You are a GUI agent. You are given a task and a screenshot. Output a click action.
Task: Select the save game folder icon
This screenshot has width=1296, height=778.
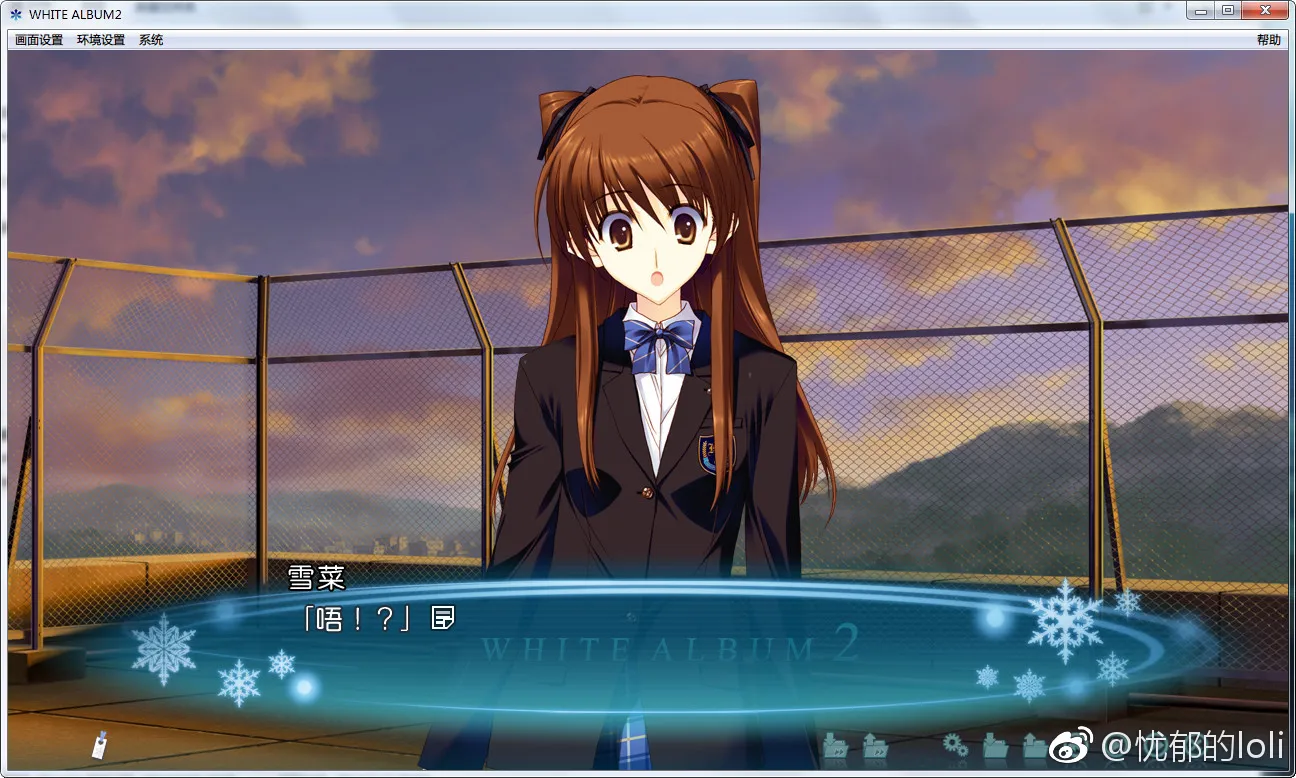tap(997, 747)
